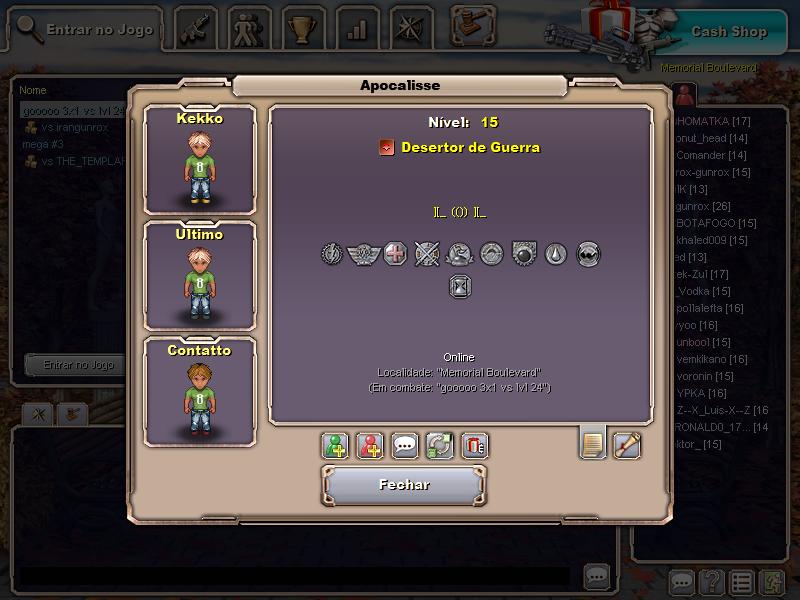This screenshot has height=600, width=800.
Task: Switch to the notepad page tab
Action: (593, 443)
